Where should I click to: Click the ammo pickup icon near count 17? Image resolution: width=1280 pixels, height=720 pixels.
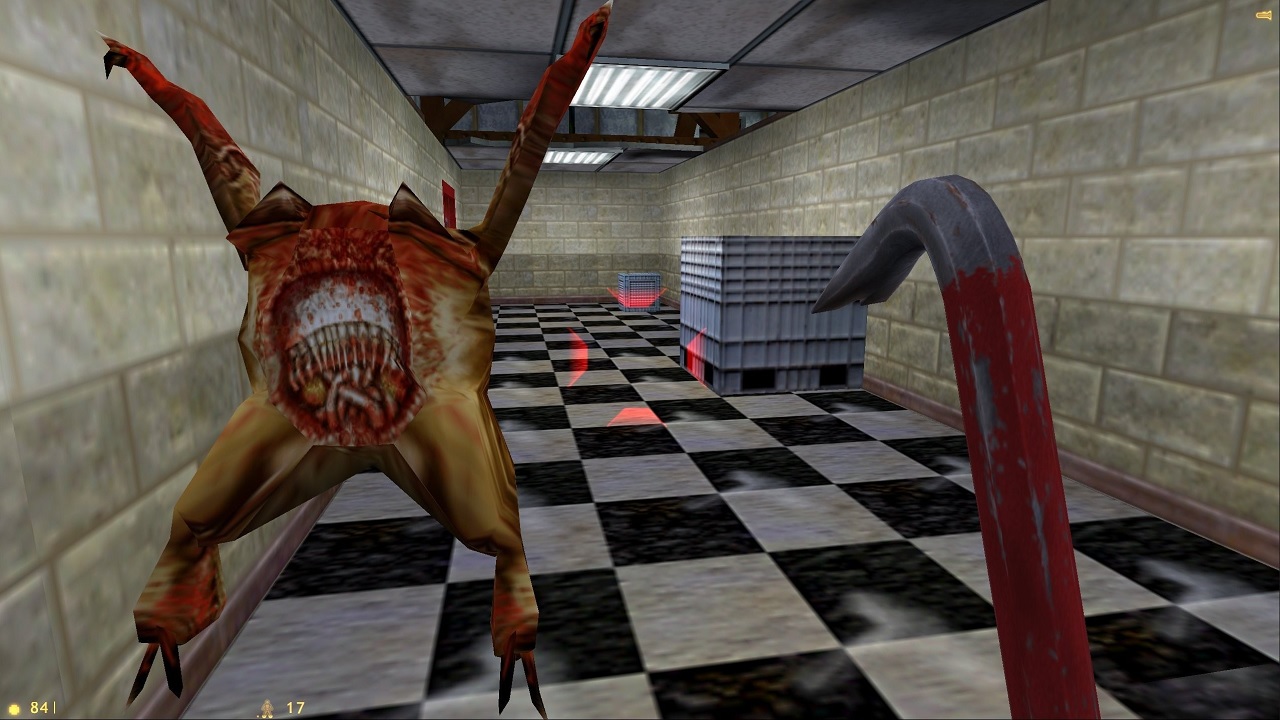point(268,708)
